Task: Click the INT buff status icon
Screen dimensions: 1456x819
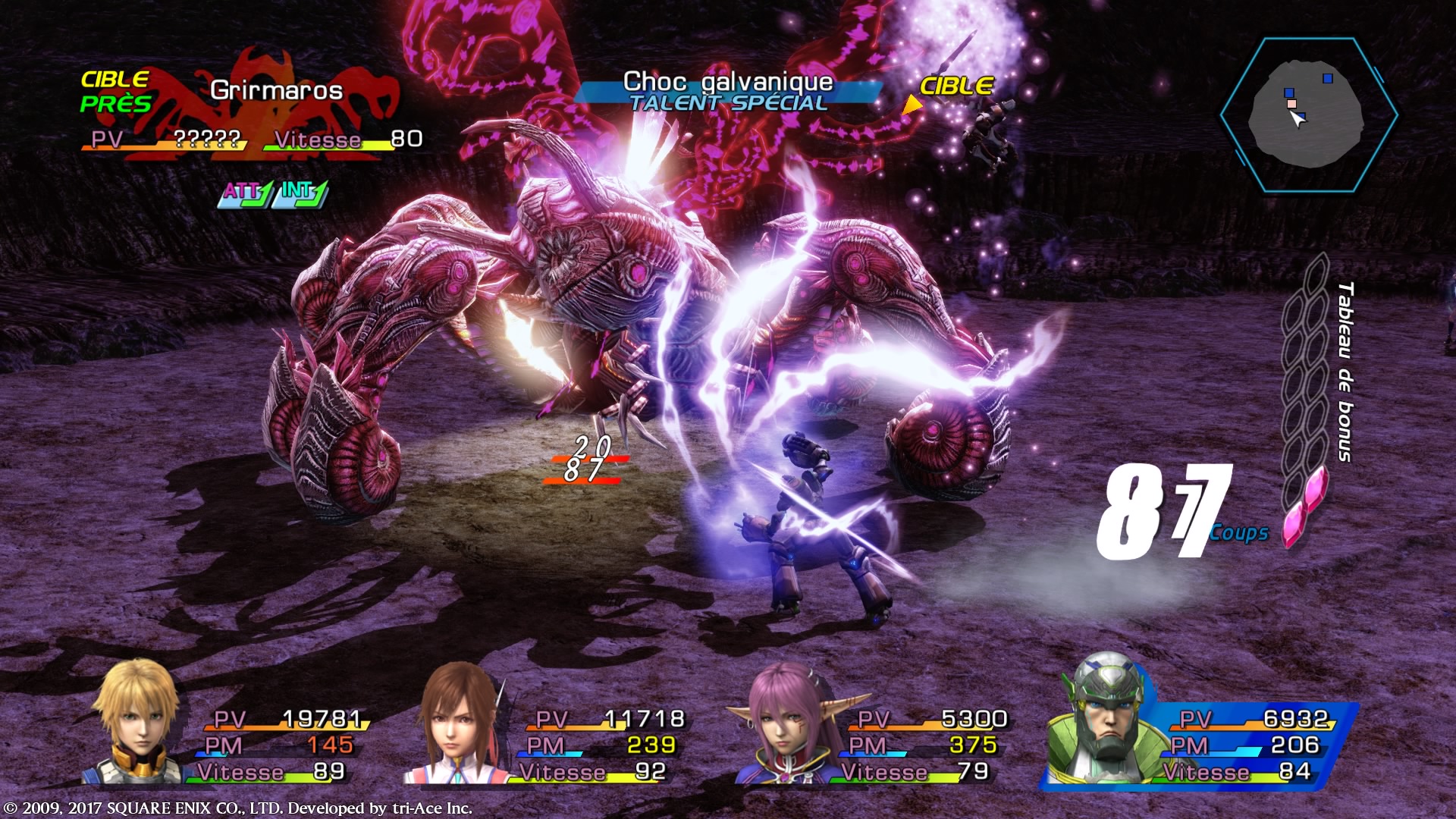Action: pyautogui.click(x=301, y=193)
